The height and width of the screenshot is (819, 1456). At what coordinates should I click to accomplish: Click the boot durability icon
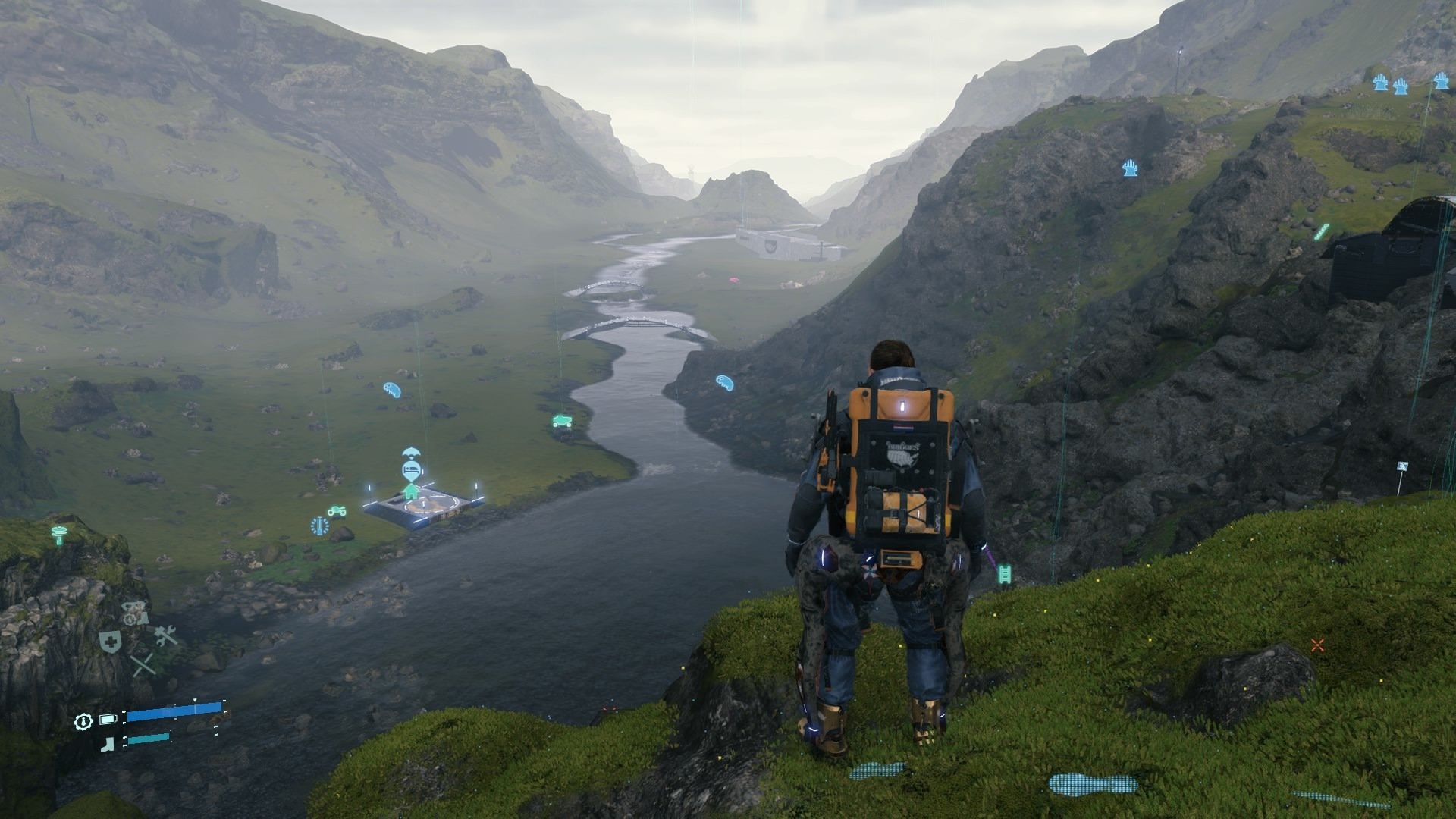(x=108, y=744)
